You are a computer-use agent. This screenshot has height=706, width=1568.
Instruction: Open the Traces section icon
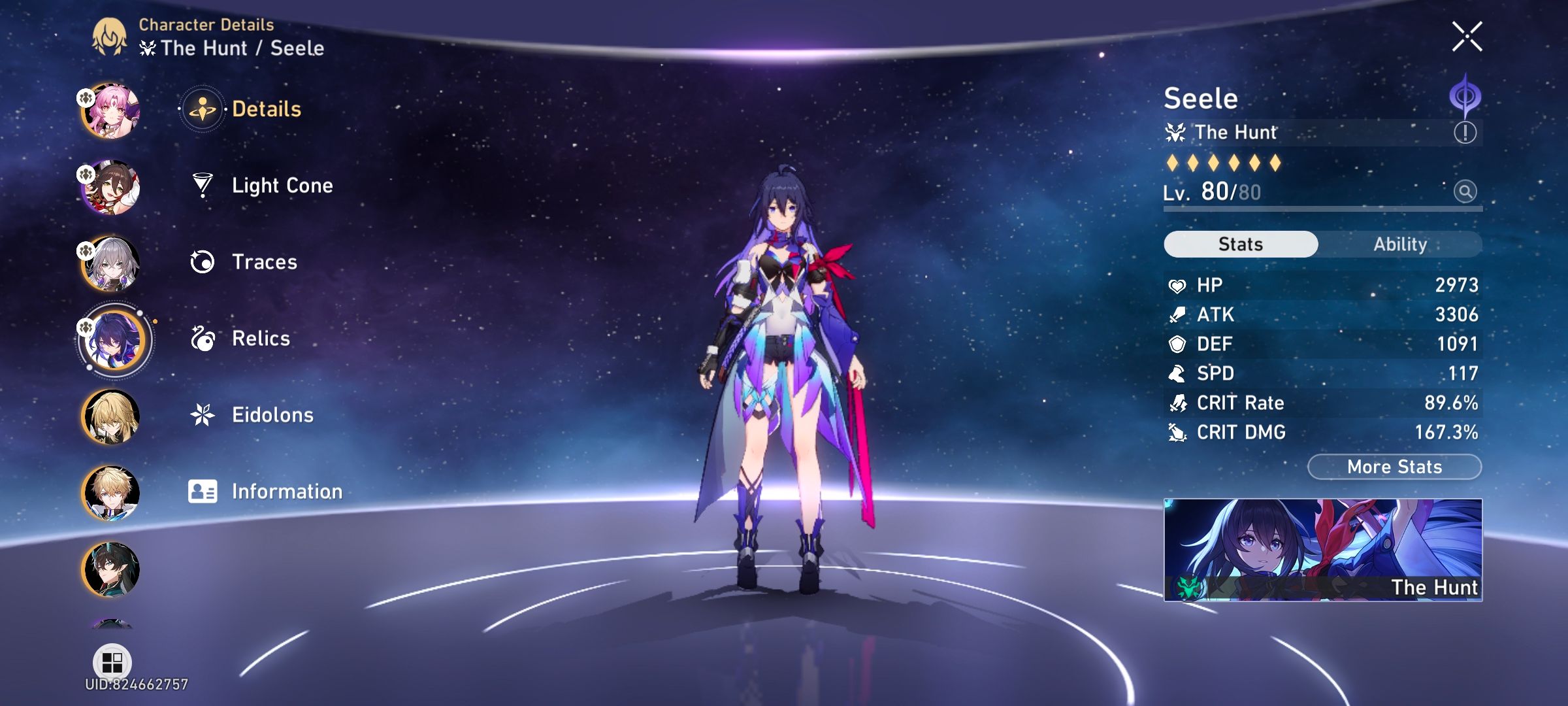tap(203, 261)
